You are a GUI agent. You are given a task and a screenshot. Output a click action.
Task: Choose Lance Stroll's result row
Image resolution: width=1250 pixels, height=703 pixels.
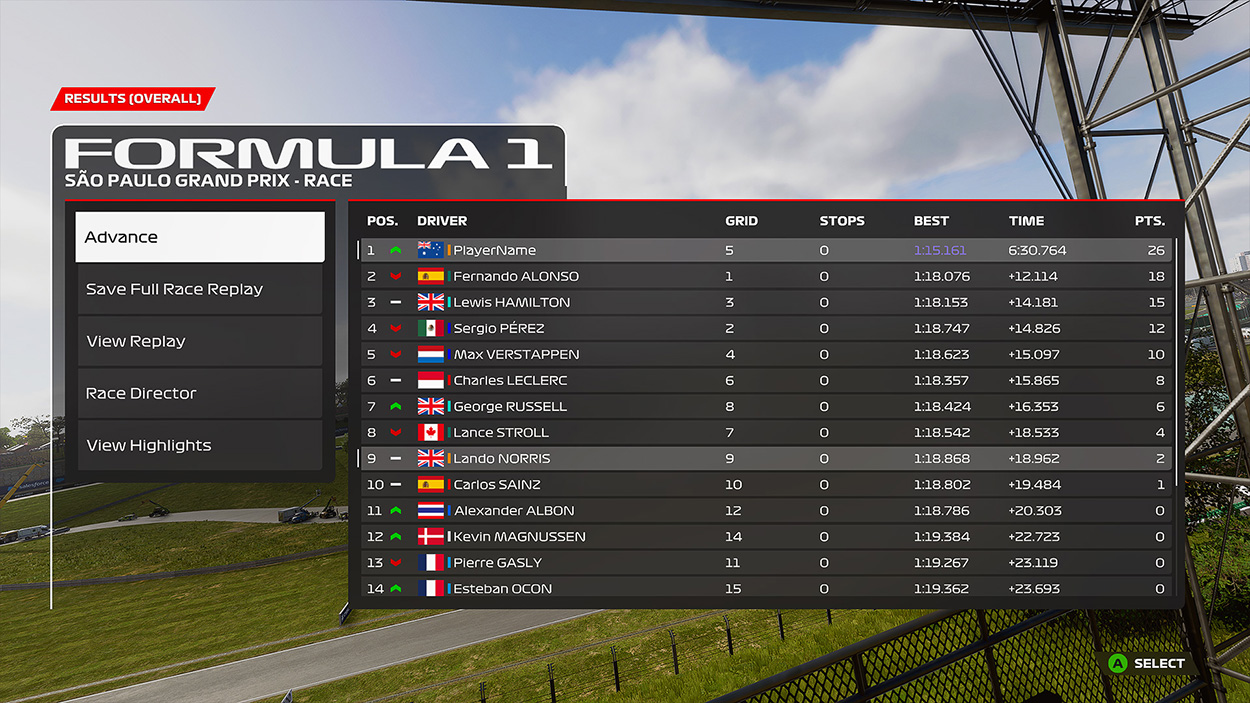[765, 432]
